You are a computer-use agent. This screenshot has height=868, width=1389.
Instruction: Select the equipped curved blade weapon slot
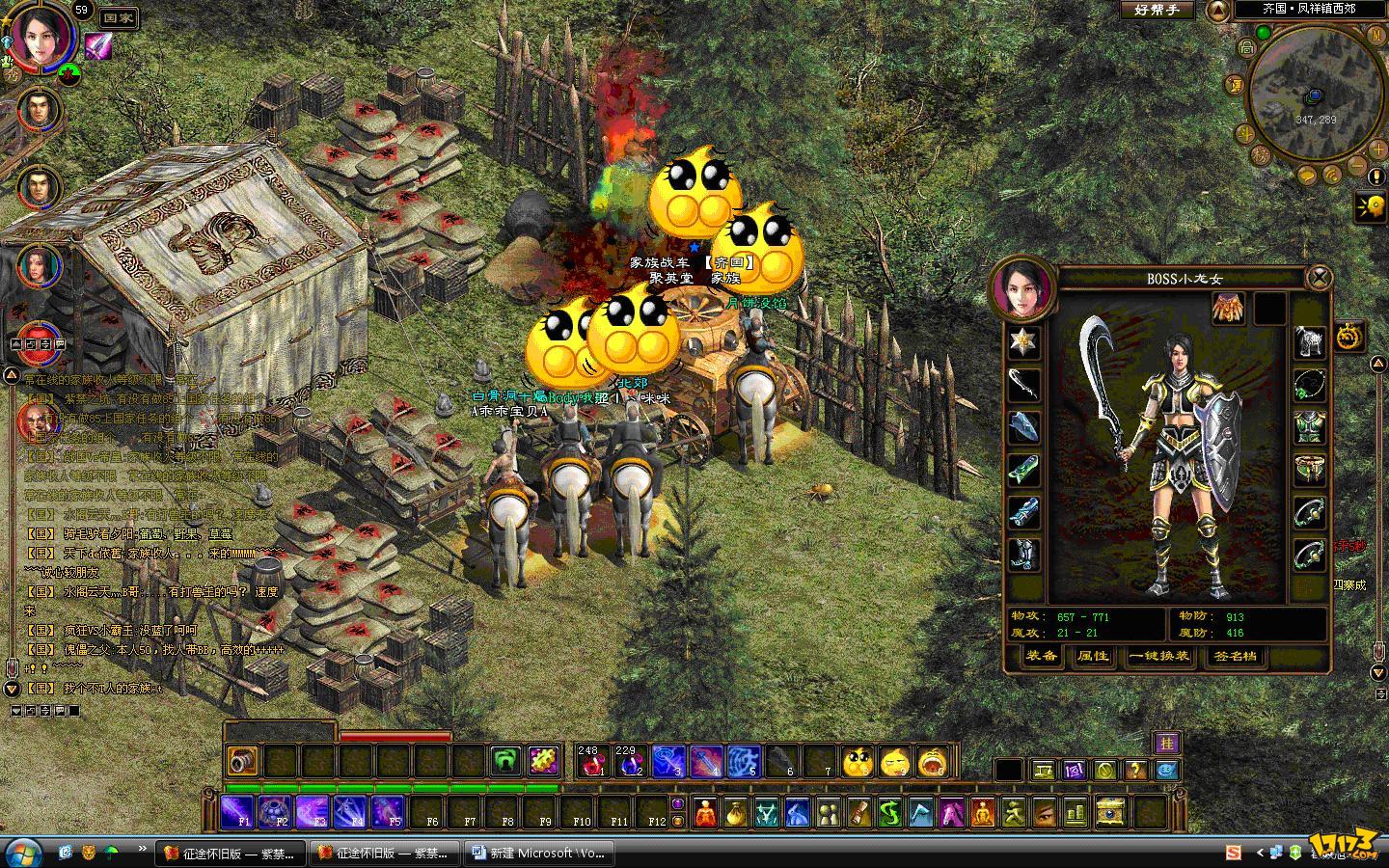(x=1024, y=384)
